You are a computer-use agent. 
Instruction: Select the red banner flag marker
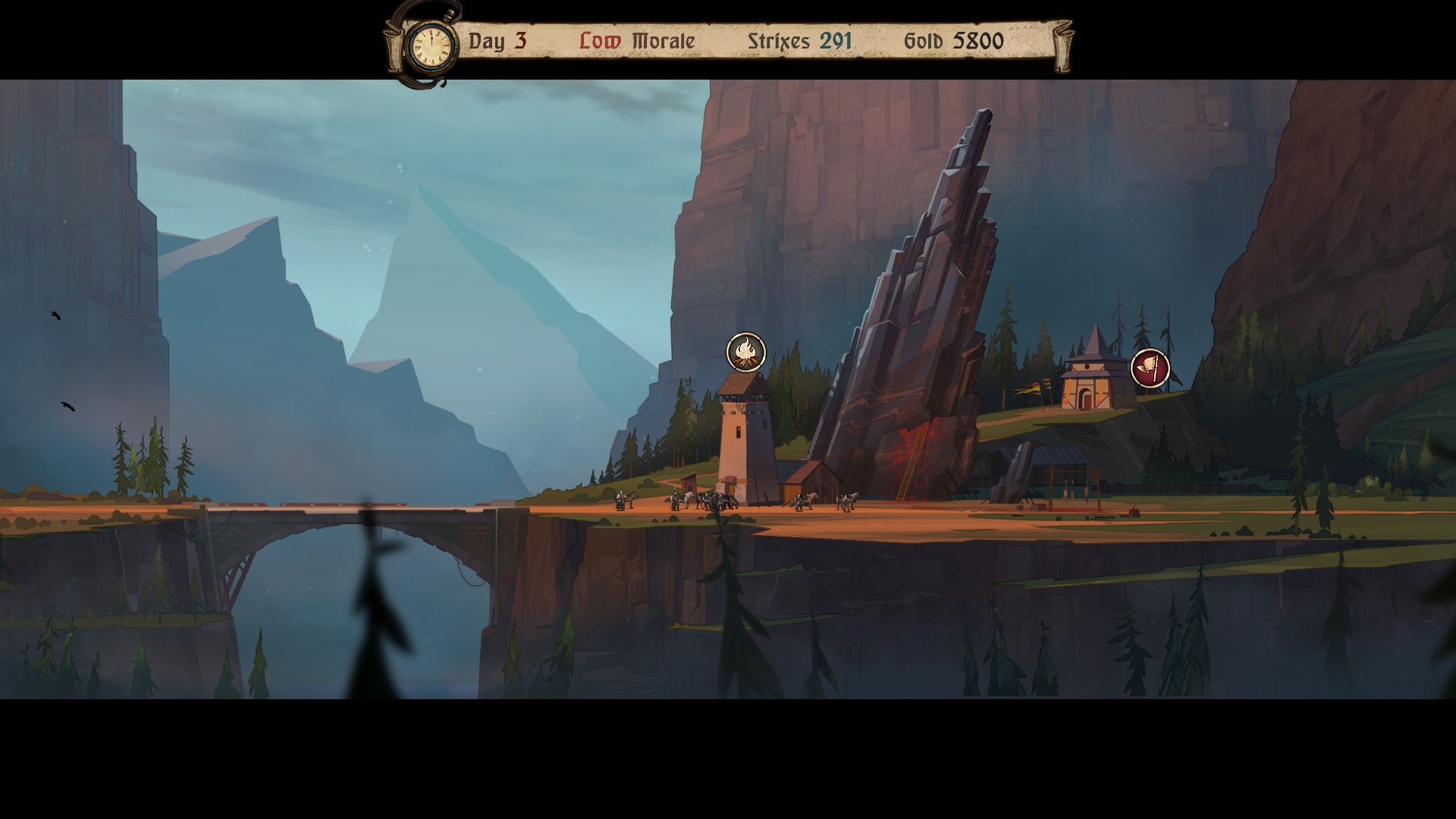tap(1150, 369)
